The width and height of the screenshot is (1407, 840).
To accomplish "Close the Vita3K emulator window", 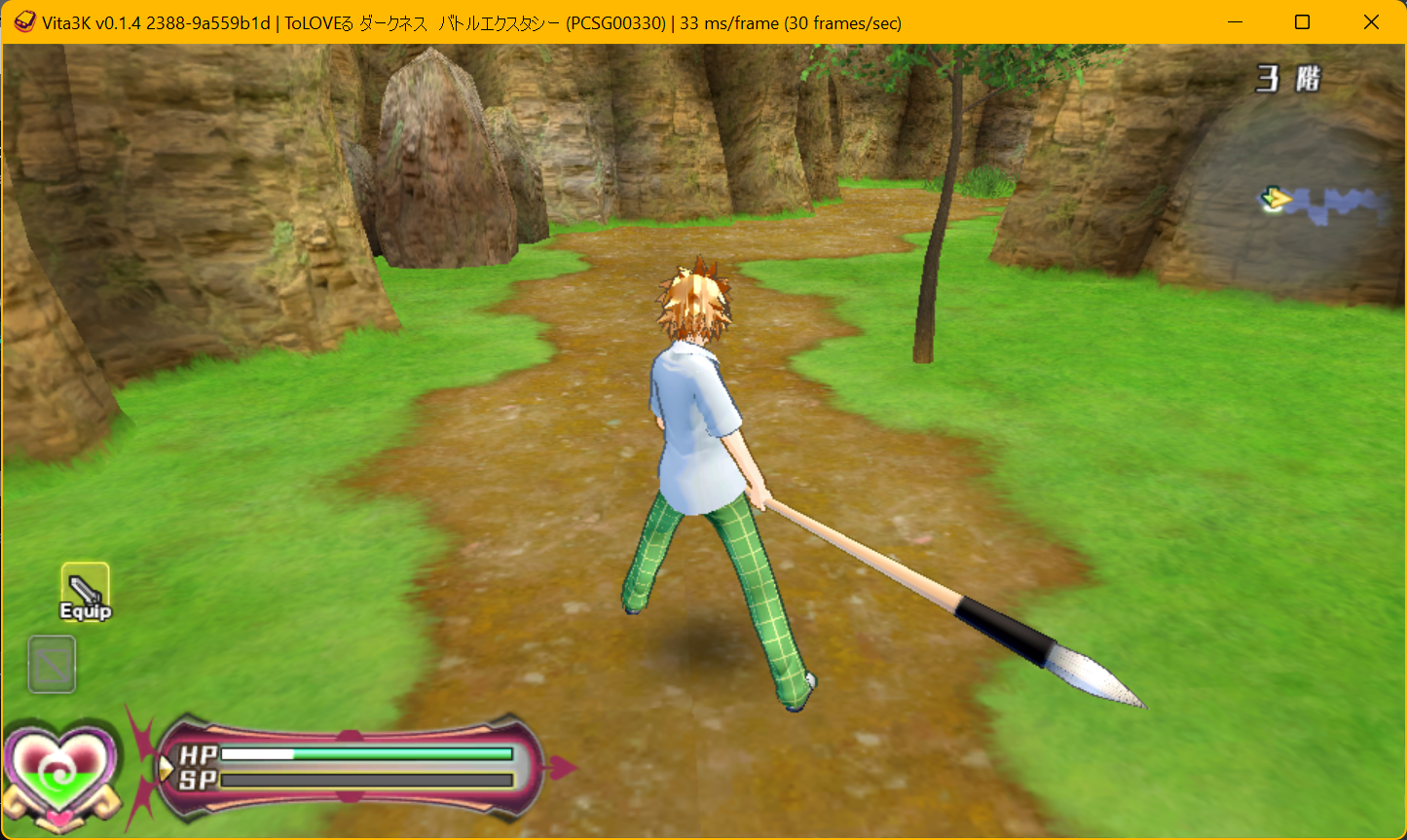I will [x=1371, y=22].
